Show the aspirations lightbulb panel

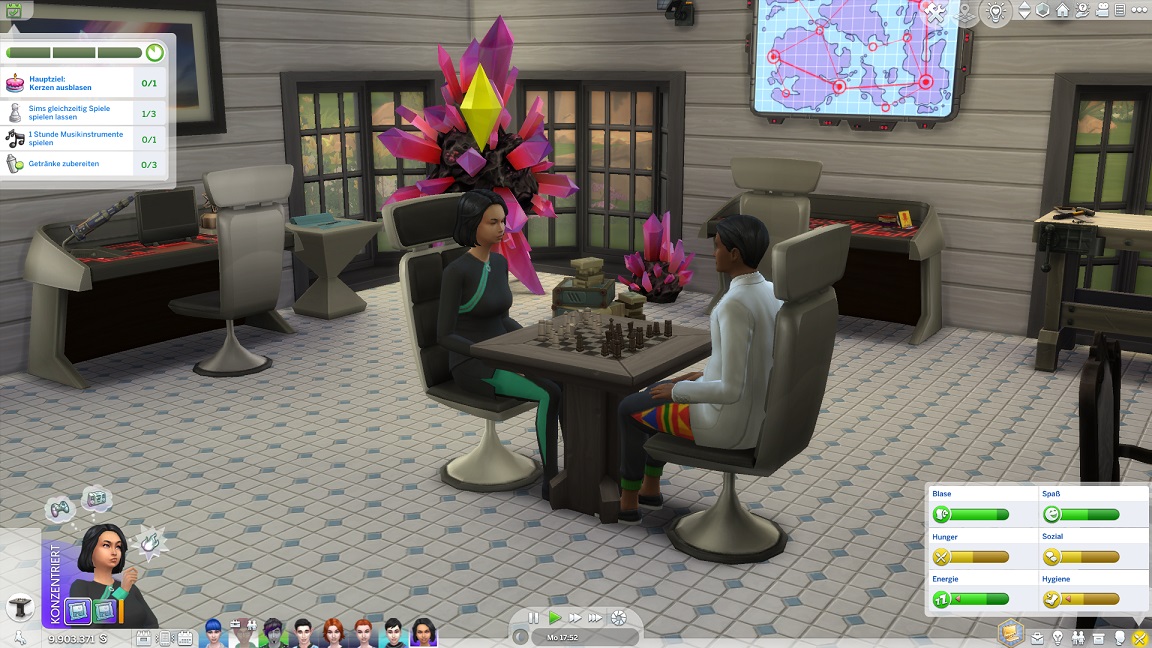coord(1057,638)
